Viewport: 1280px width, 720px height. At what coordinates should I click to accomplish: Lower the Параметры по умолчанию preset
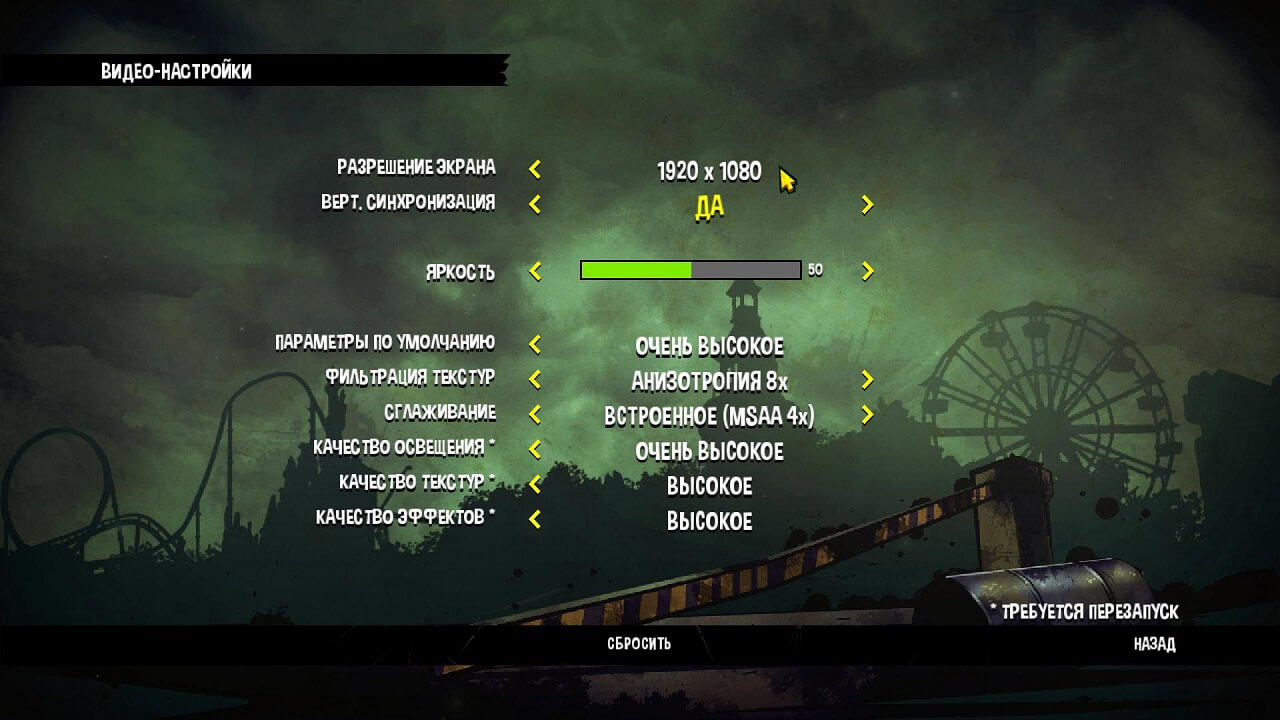[535, 345]
